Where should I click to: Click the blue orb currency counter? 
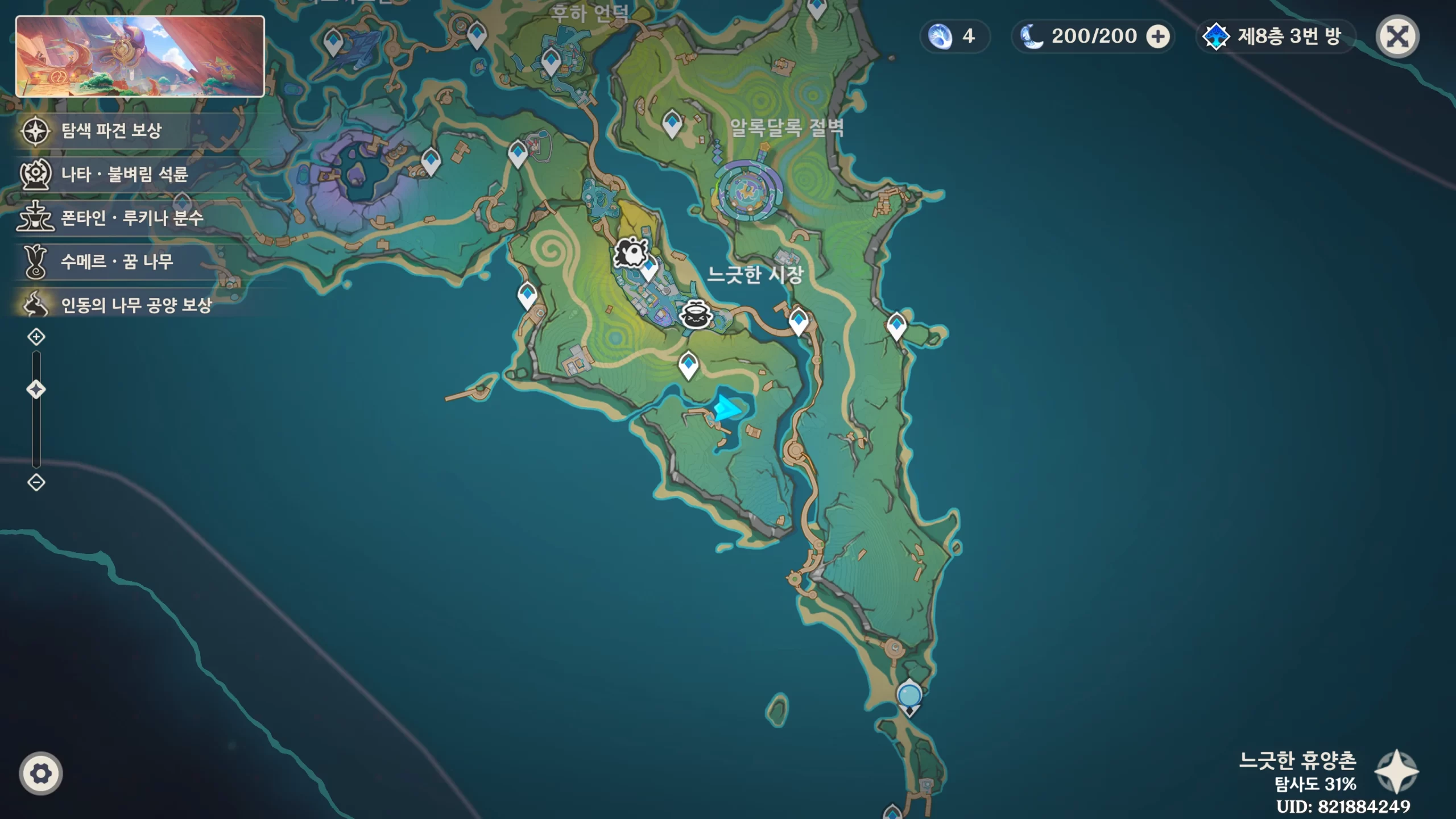pos(953,37)
